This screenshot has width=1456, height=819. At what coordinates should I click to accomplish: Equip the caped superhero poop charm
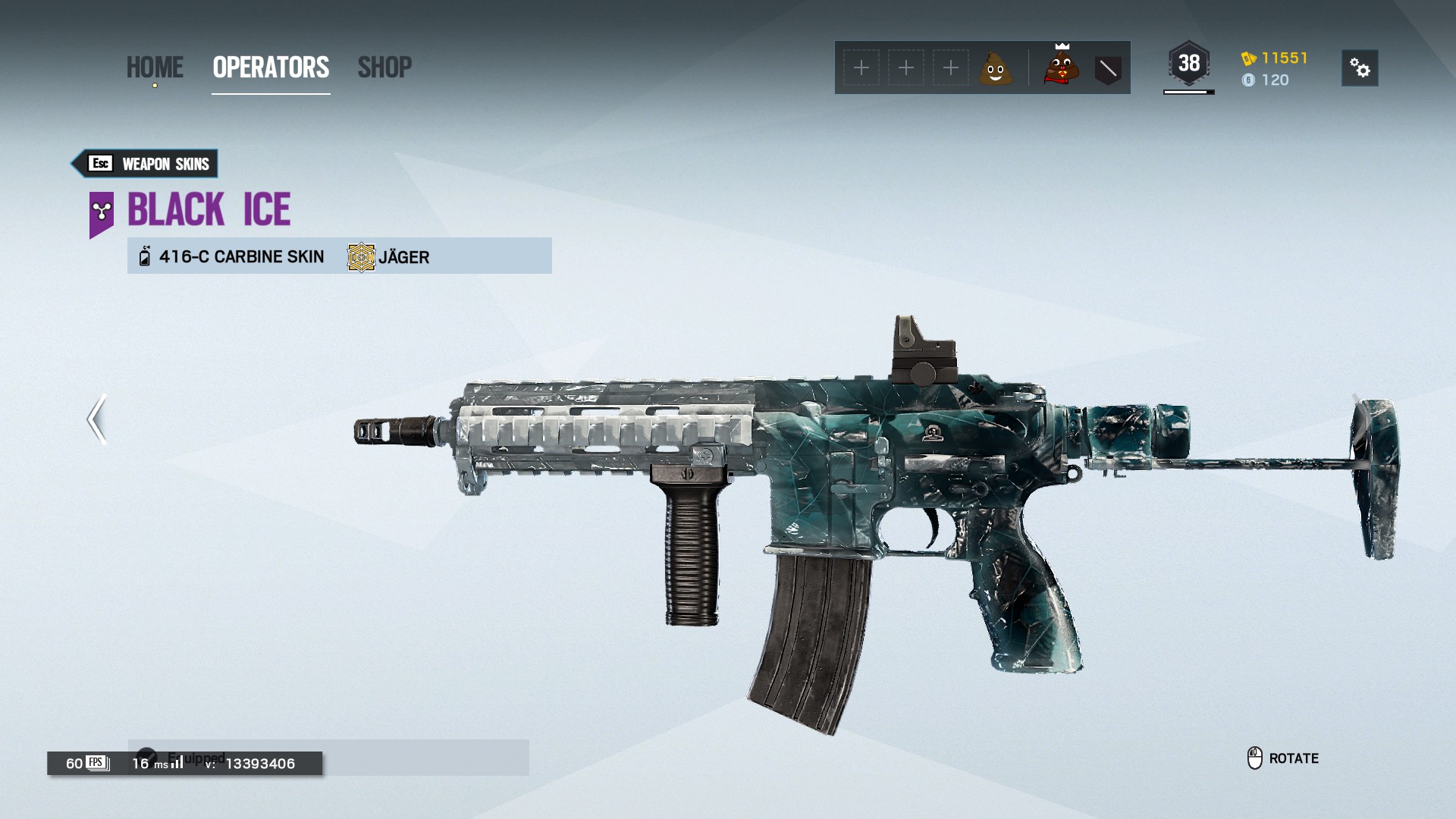1061,67
